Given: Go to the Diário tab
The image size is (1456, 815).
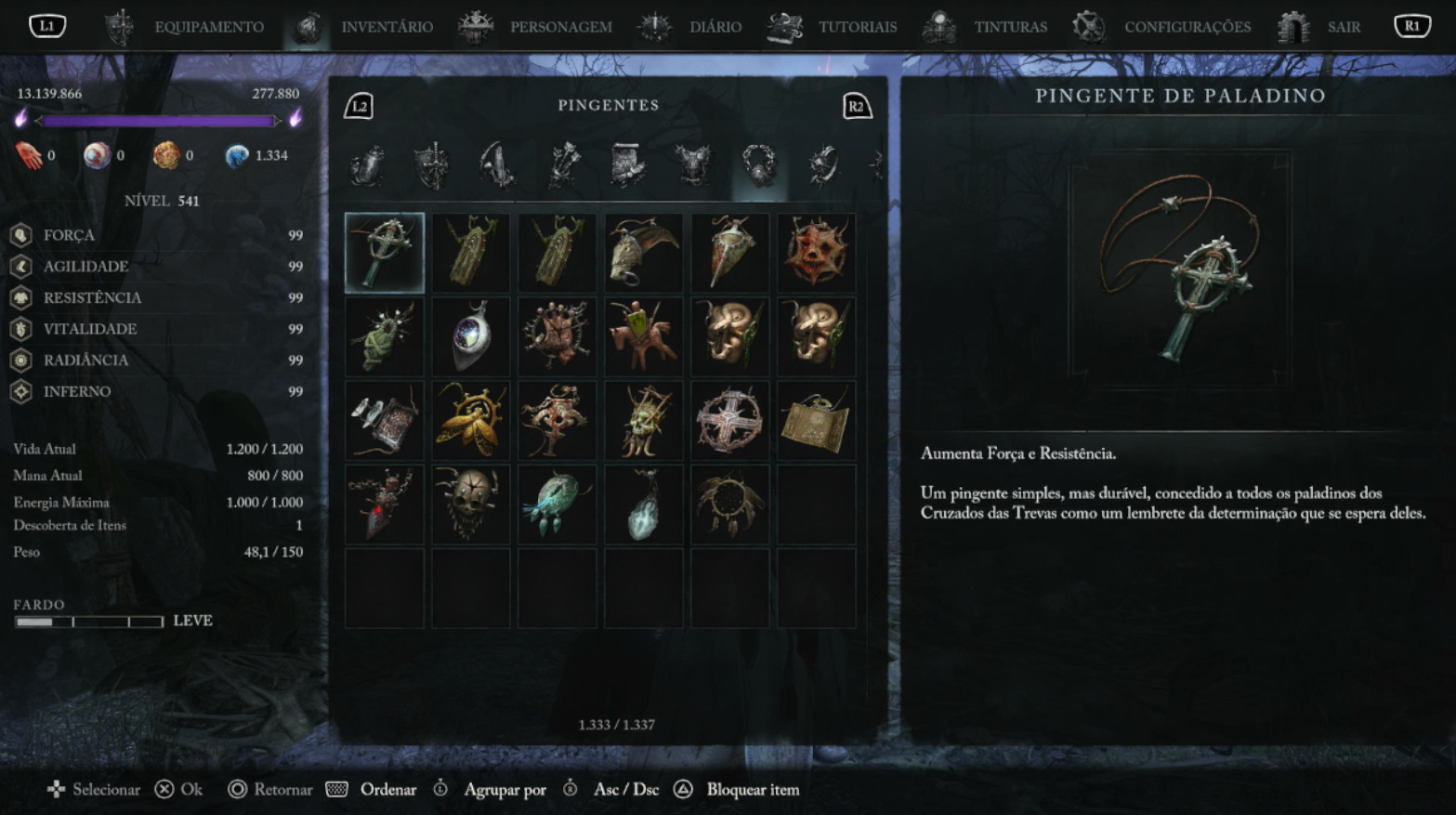Looking at the screenshot, I should coord(715,27).
